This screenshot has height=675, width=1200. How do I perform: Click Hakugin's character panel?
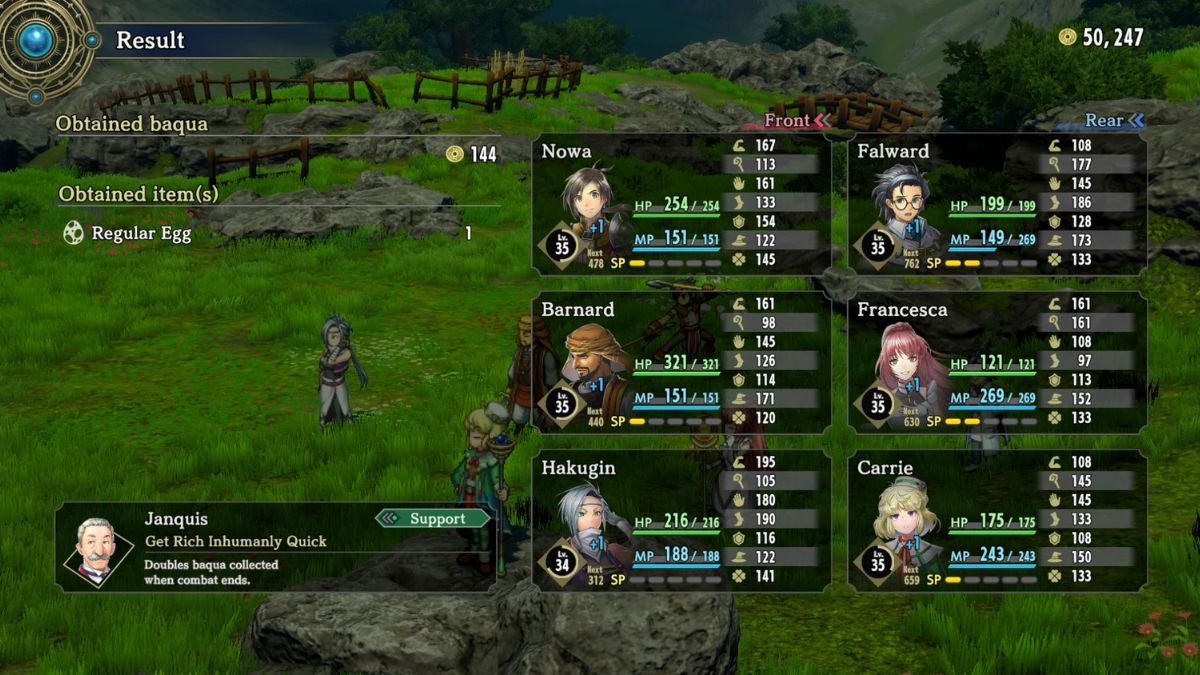point(681,520)
